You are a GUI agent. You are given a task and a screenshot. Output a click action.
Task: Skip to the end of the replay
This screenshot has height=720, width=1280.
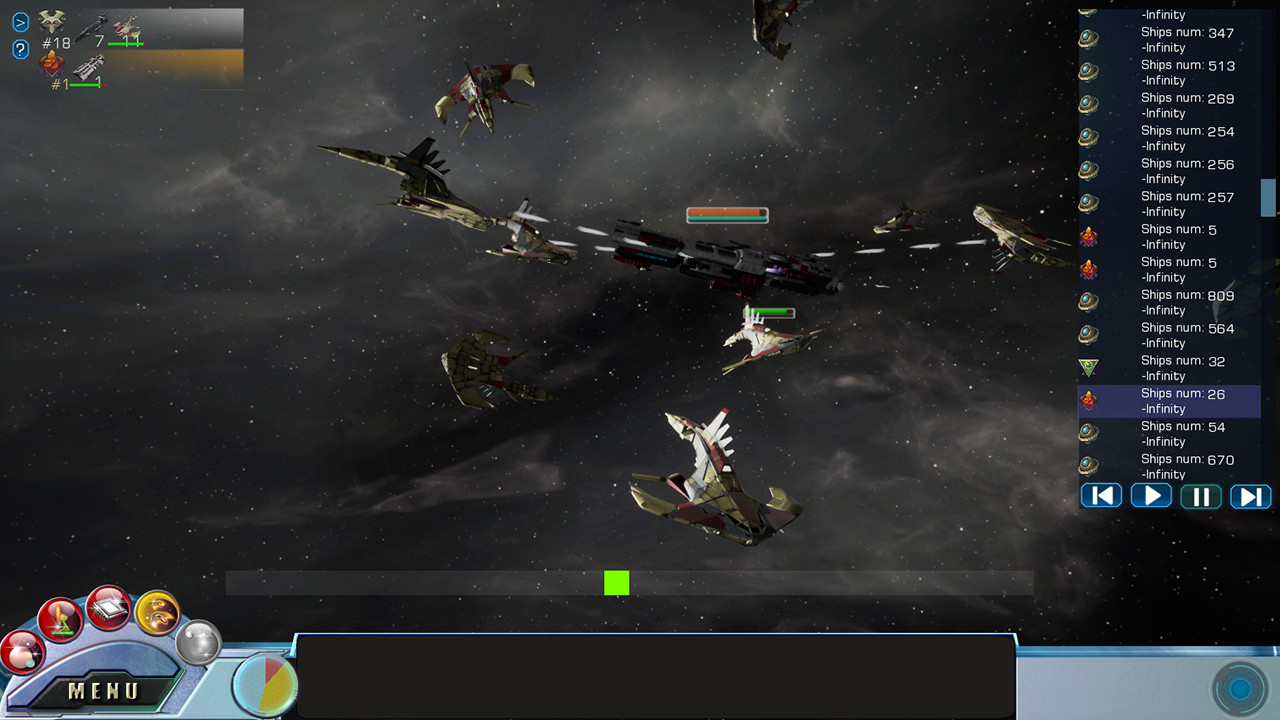pos(1250,496)
